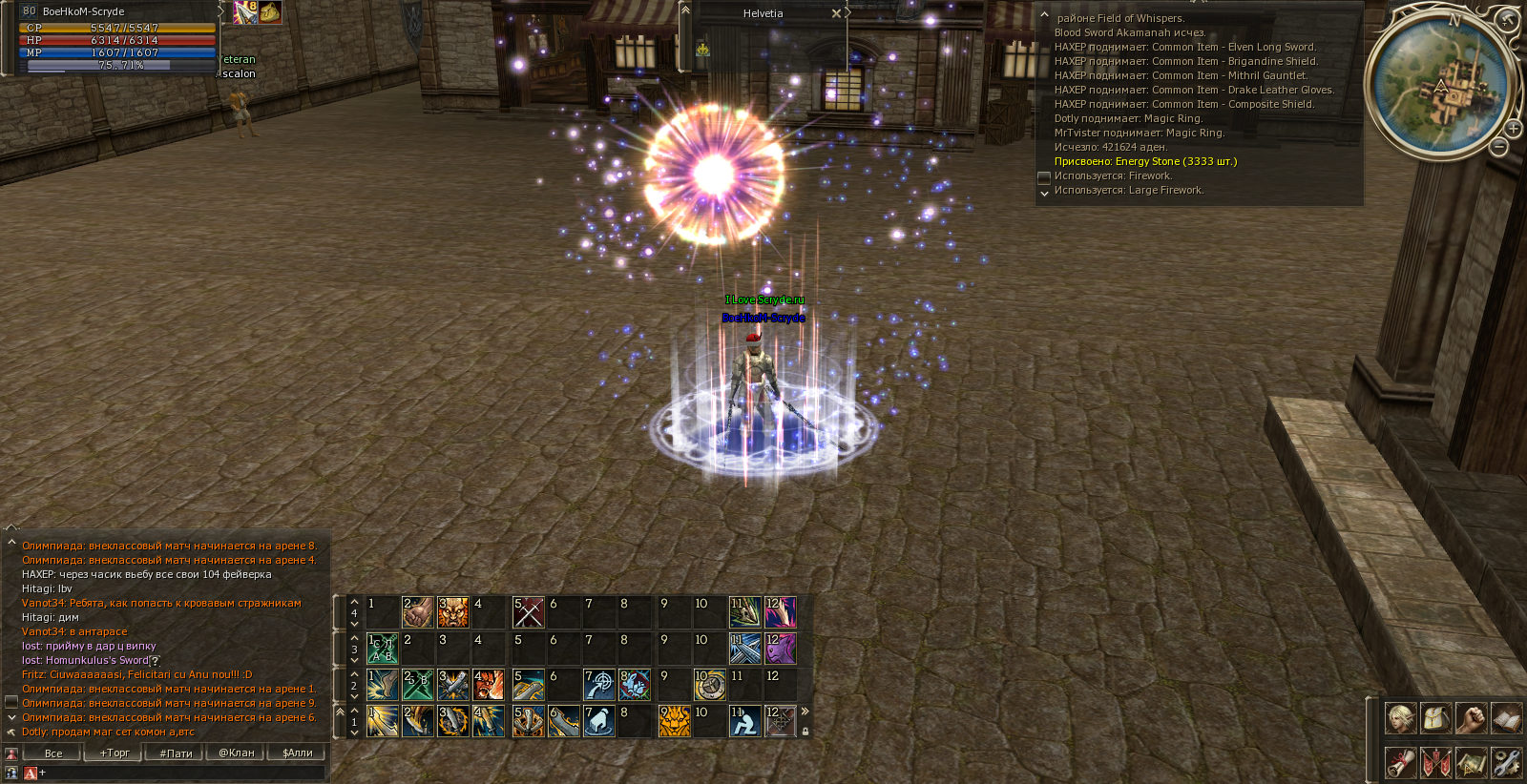Show the Все chat tab

click(x=53, y=753)
